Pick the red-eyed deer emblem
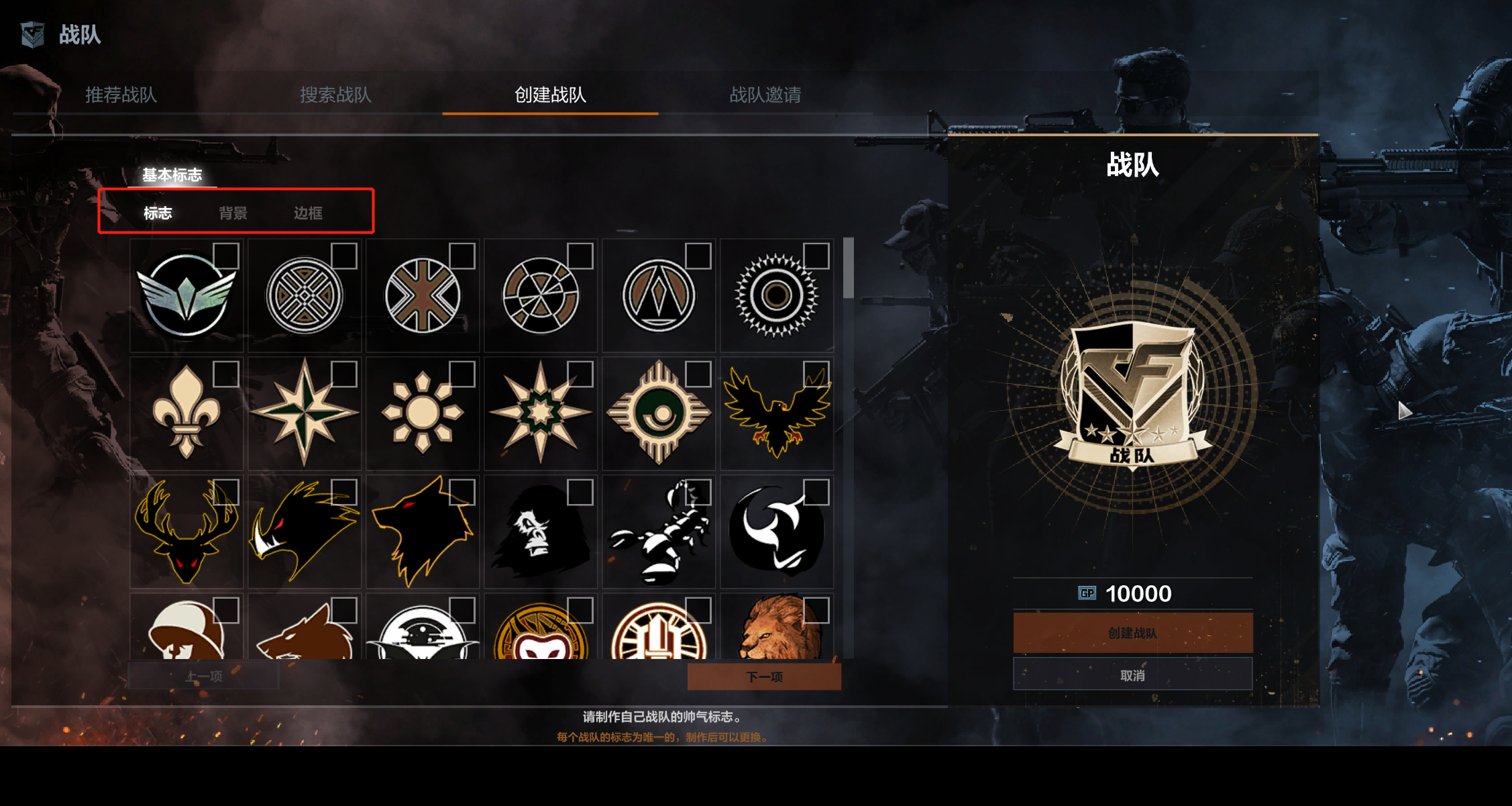Viewport: 1512px width, 806px height. pyautogui.click(x=186, y=532)
